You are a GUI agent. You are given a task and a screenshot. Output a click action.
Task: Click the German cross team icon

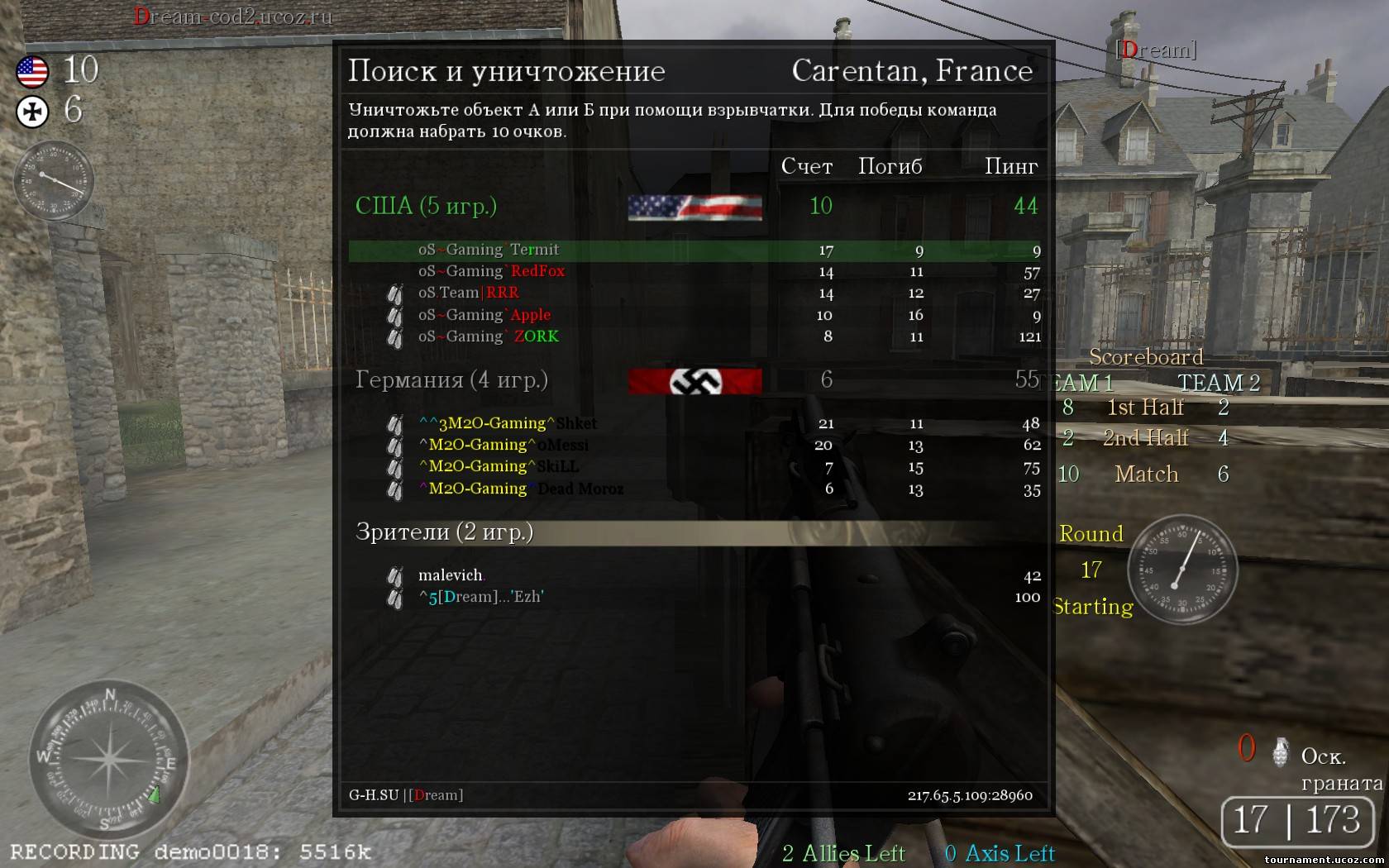point(33,112)
